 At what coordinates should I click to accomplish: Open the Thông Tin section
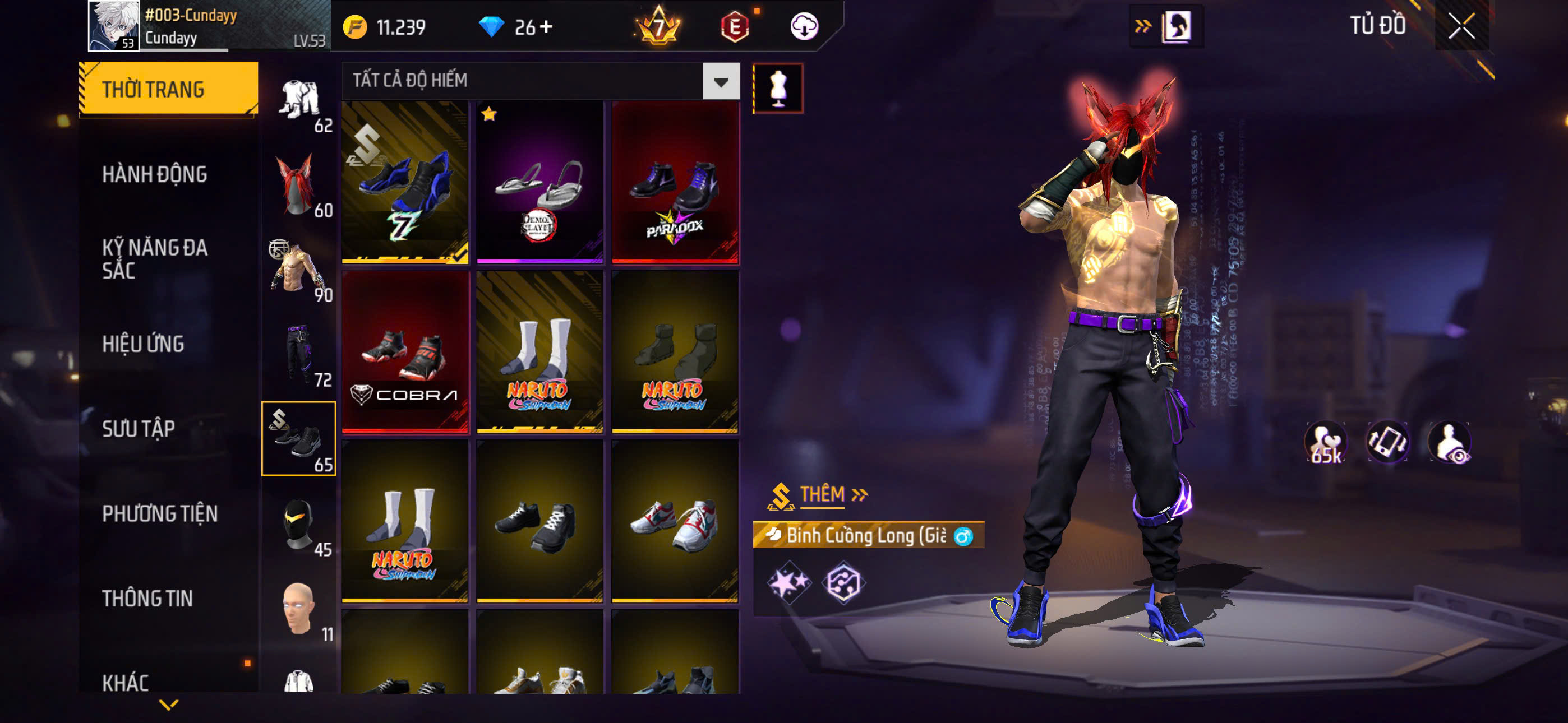(147, 598)
